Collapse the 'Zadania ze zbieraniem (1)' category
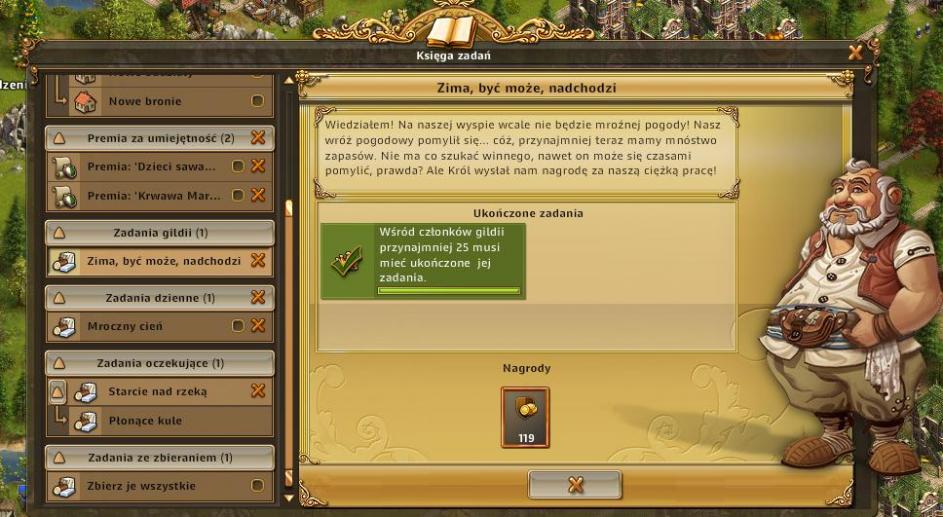 coord(58,458)
